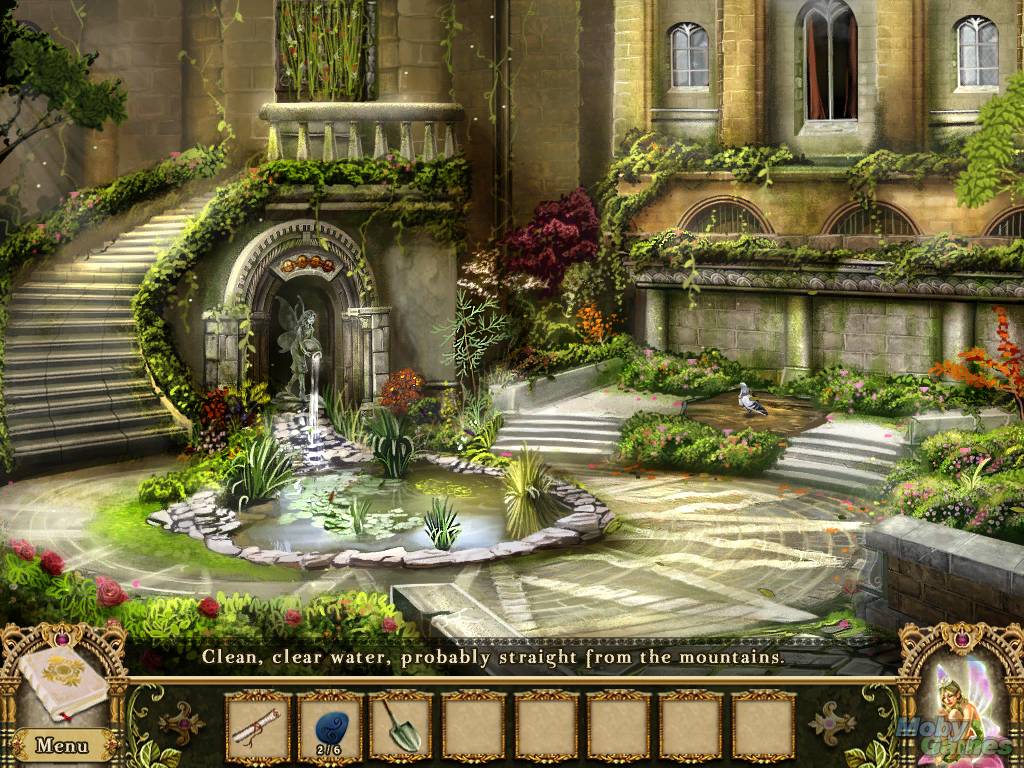Open the white journal book
The height and width of the screenshot is (768, 1024).
62,681
